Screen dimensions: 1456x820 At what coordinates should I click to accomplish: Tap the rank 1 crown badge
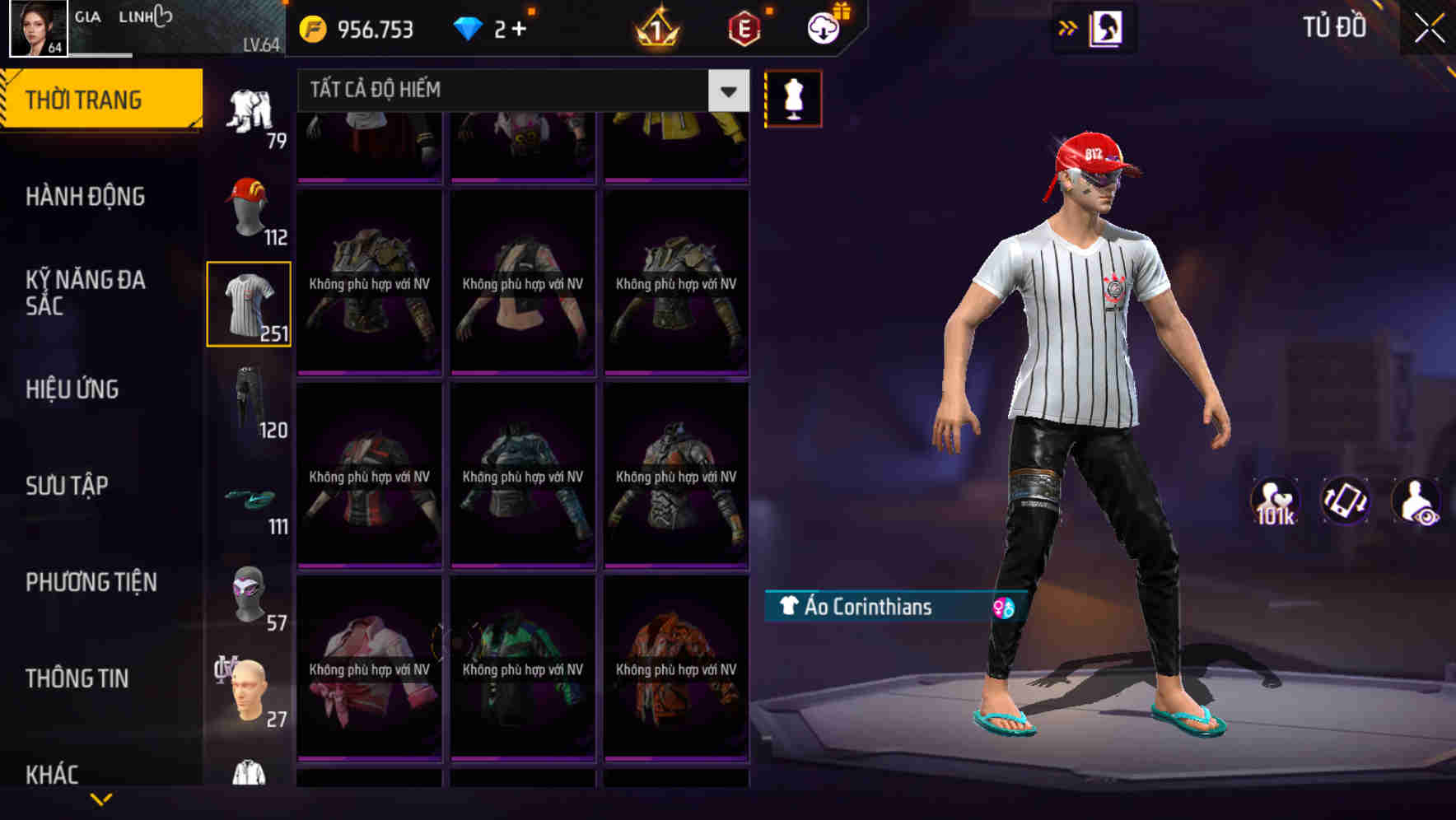pos(655,29)
